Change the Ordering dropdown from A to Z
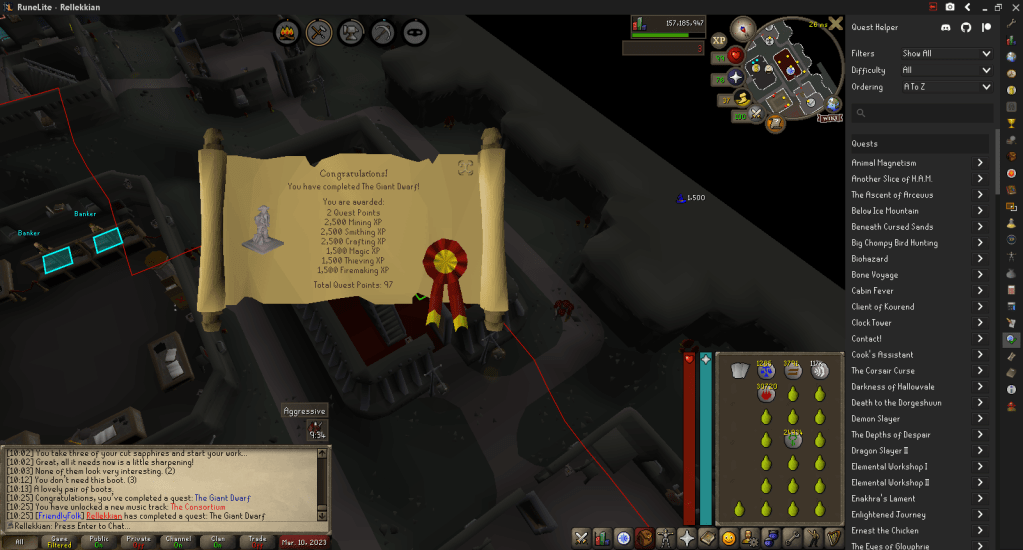This screenshot has height=550, width=1023. pos(945,87)
